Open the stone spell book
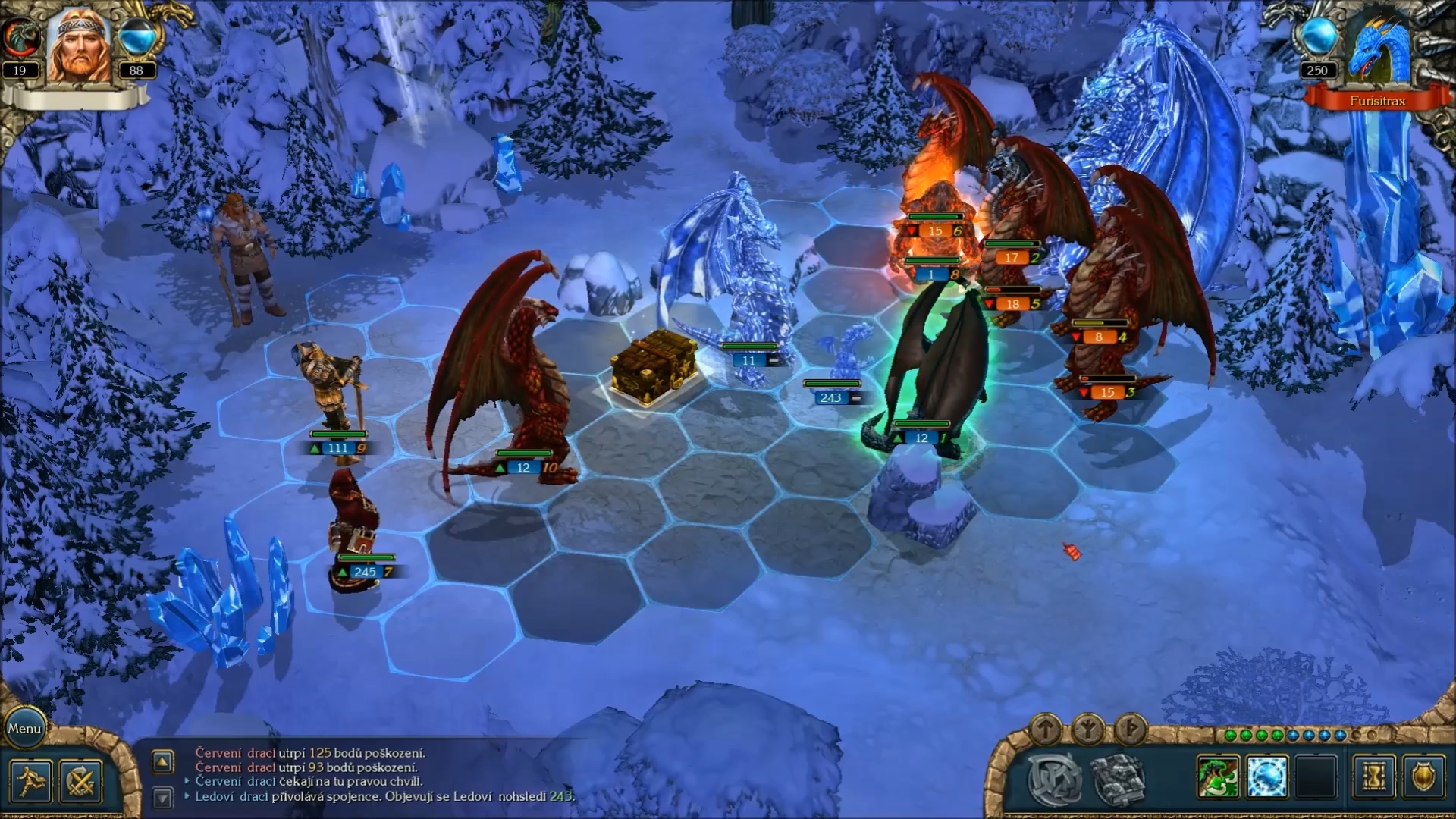 1117,779
